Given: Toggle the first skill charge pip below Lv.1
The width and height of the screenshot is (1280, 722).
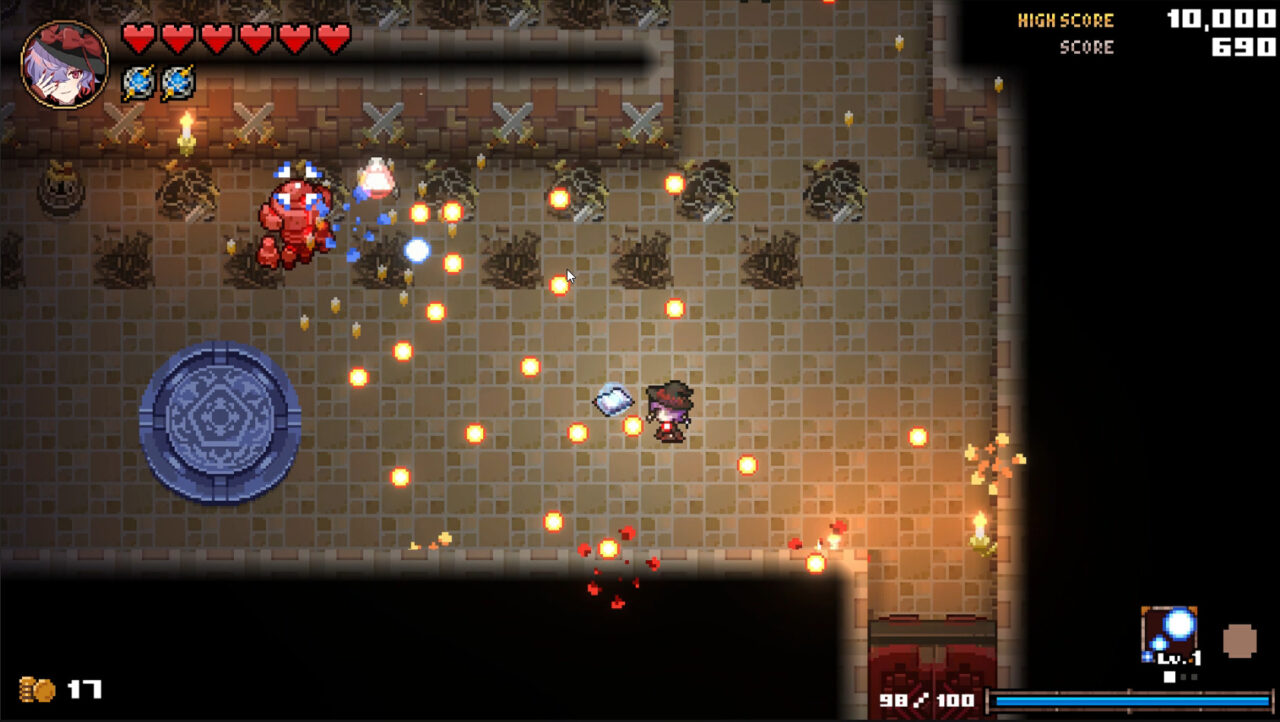Looking at the screenshot, I should point(1169,675).
